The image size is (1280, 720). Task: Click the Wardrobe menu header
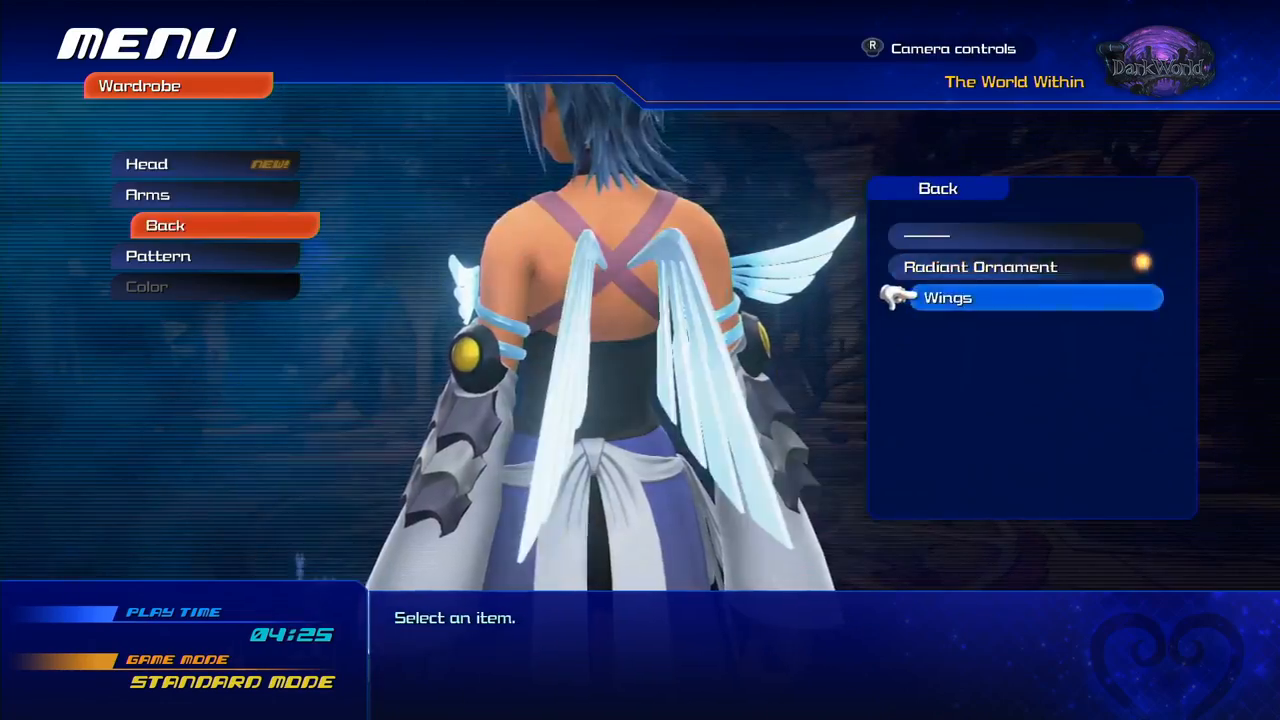178,86
